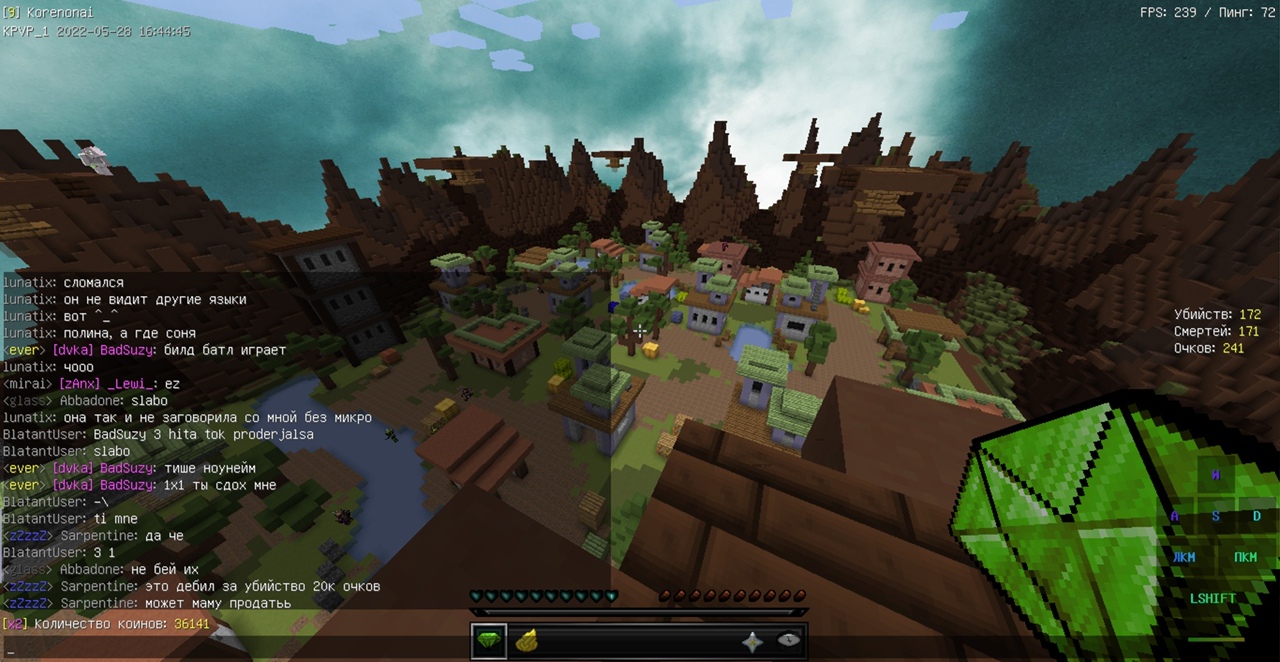Select the golden item hotbar slot
This screenshot has height=662, width=1280.
527,641
